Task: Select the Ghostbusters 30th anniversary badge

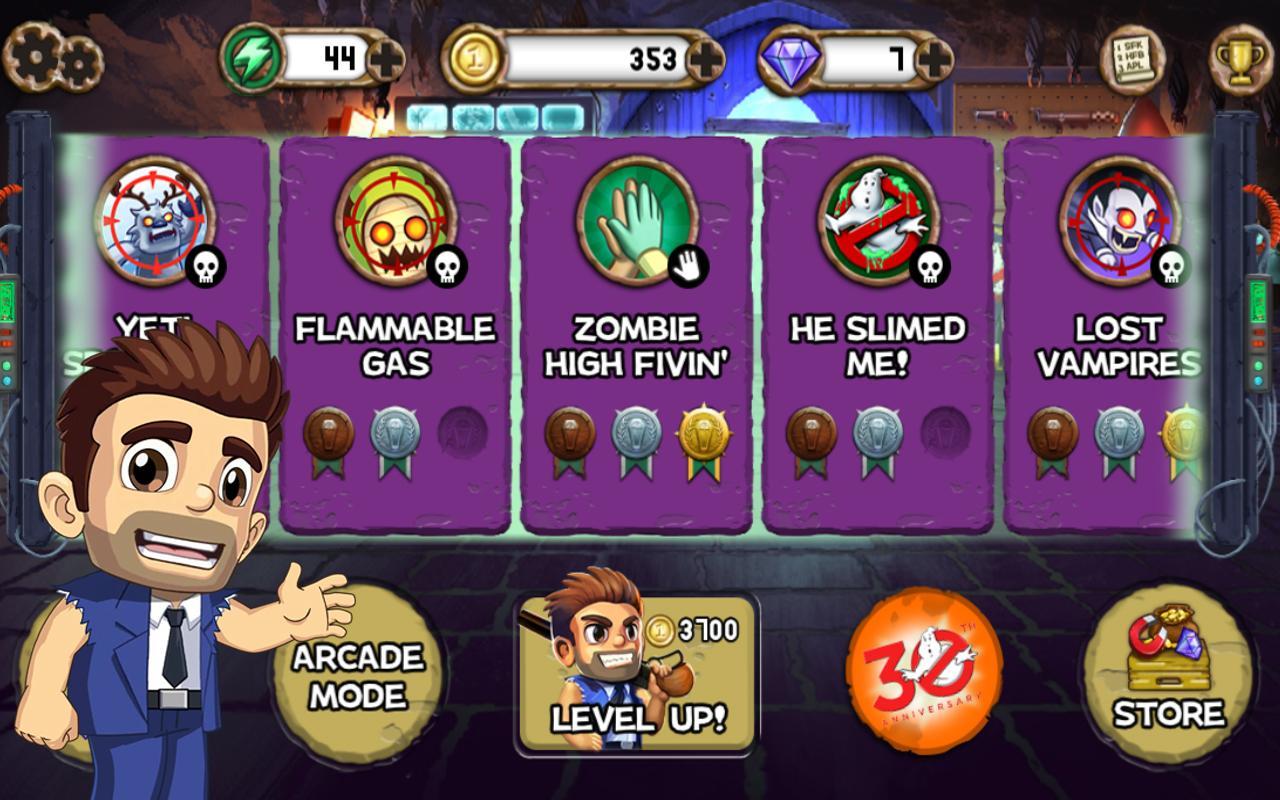Action: [x=926, y=670]
